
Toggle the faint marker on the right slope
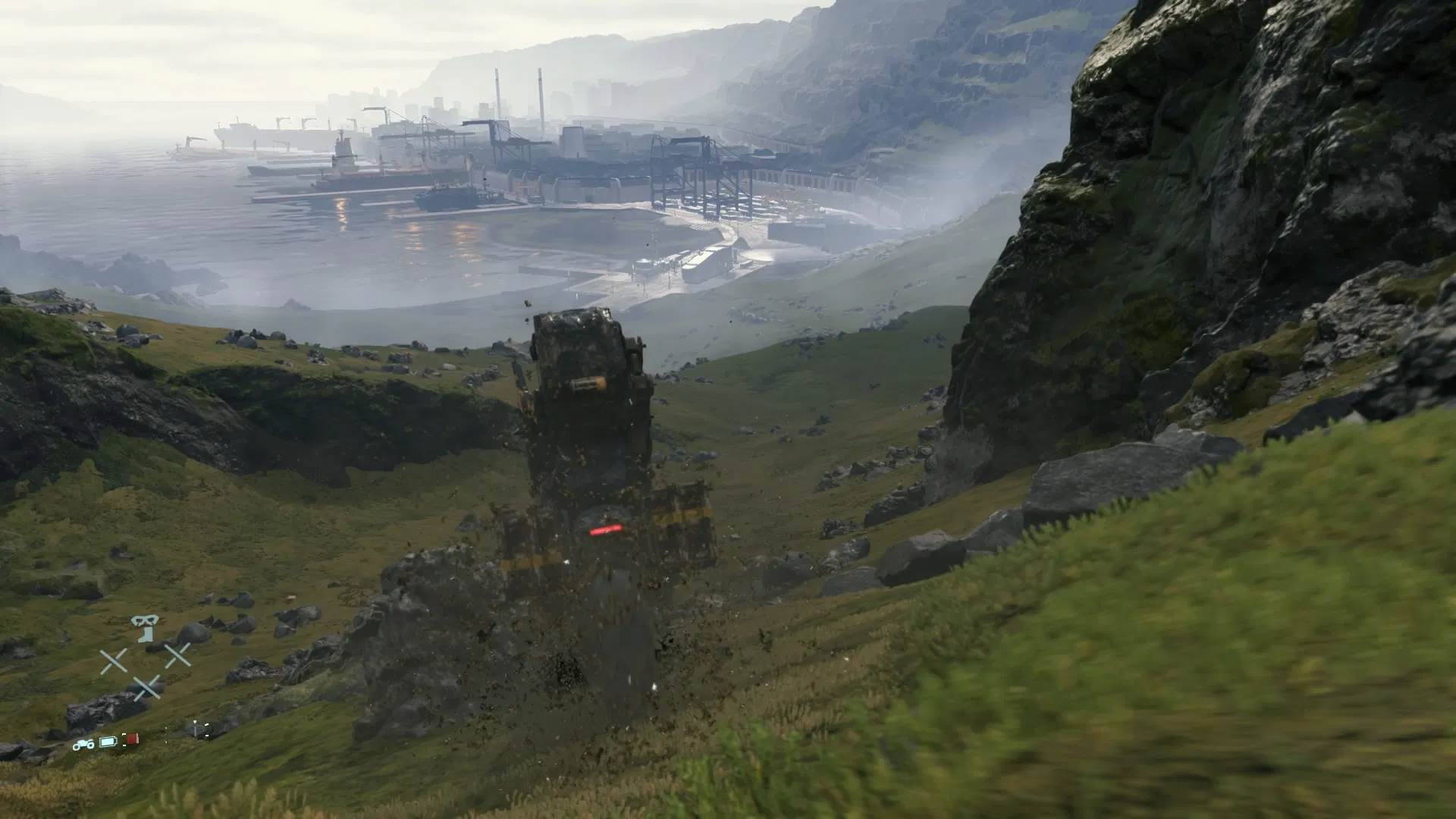[207, 724]
